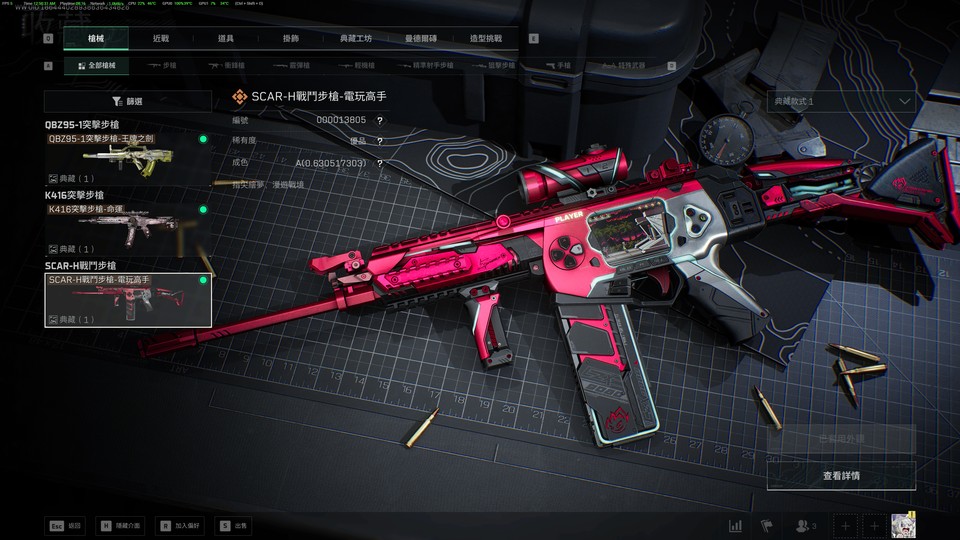Open the 典藏工坊 workshop tab
Image resolution: width=960 pixels, height=540 pixels.
[x=355, y=38]
